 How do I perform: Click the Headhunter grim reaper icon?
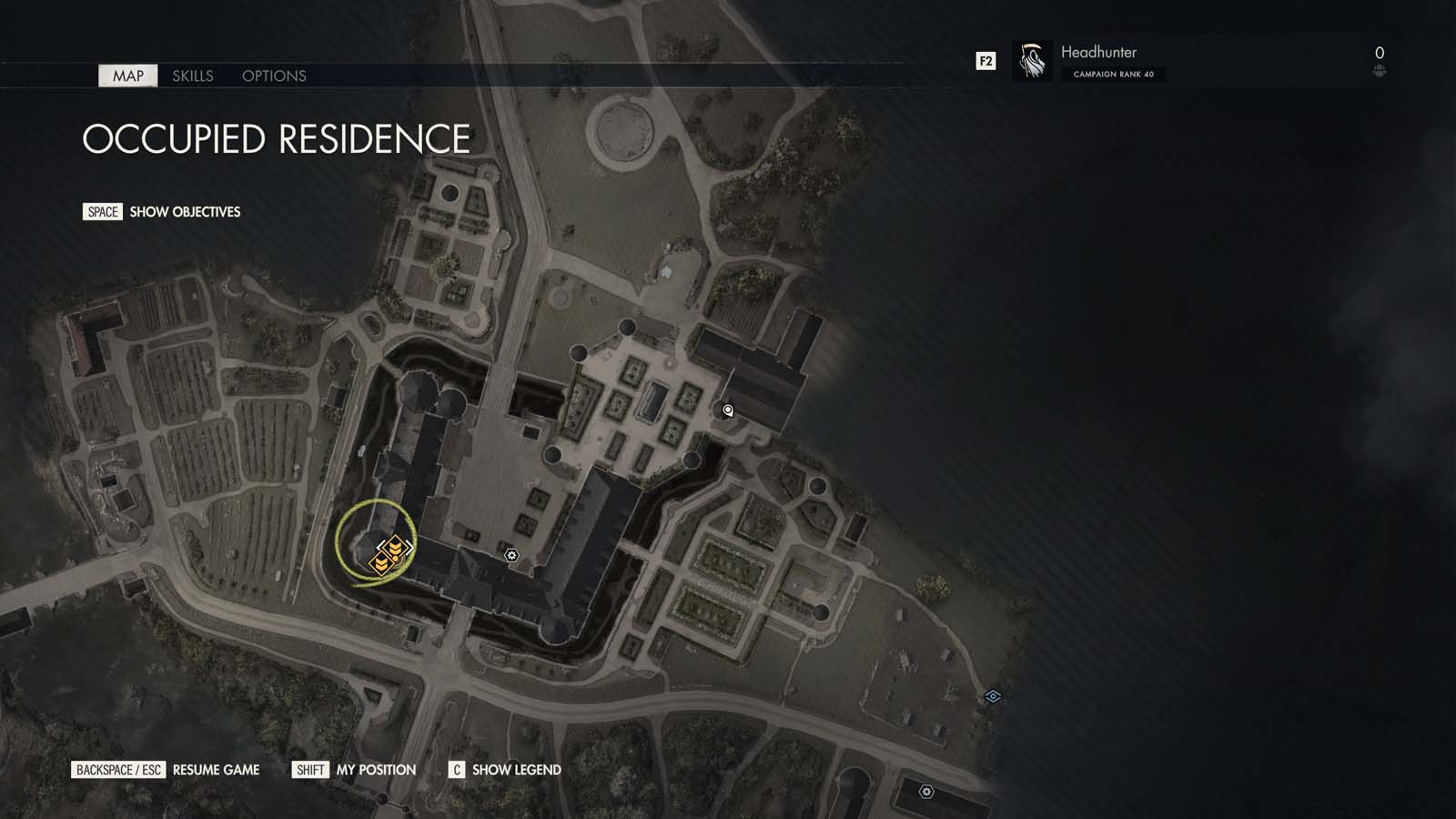click(1031, 62)
